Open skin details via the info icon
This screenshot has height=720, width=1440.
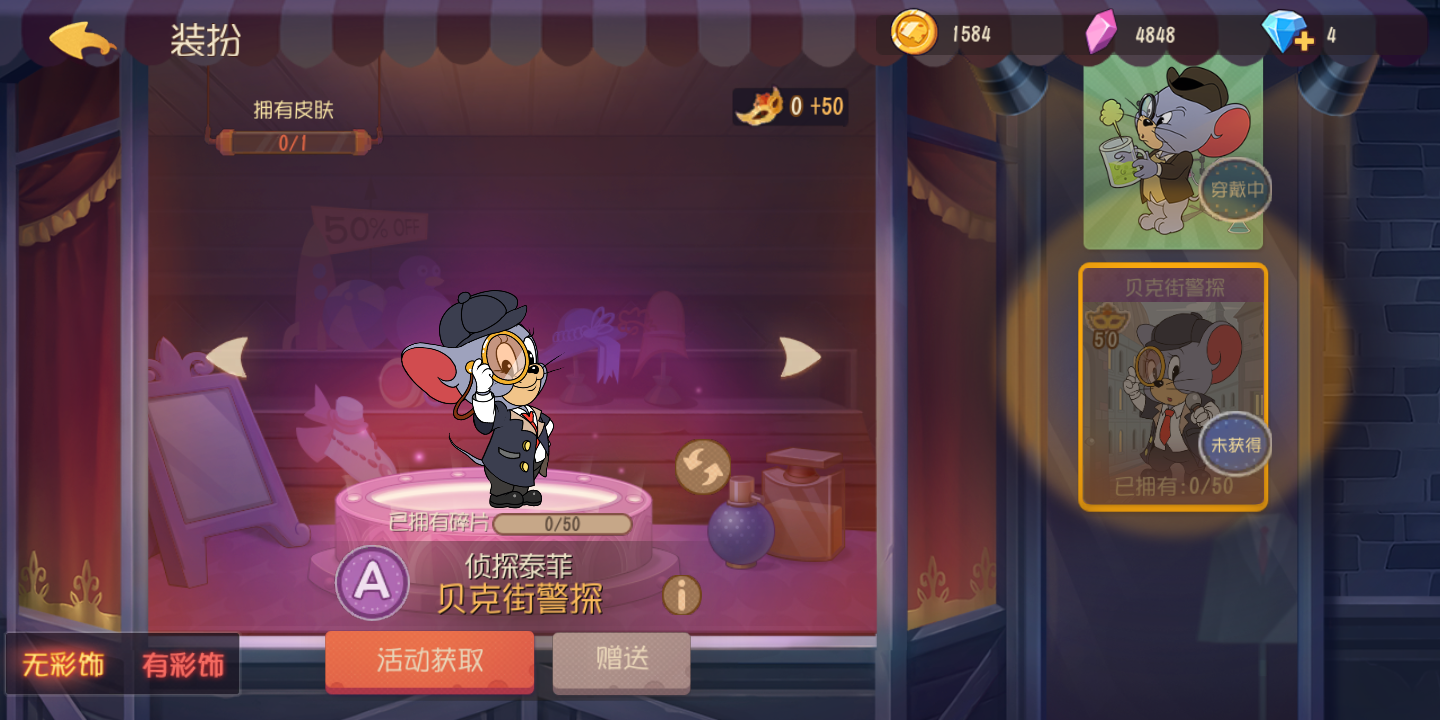pos(681,594)
